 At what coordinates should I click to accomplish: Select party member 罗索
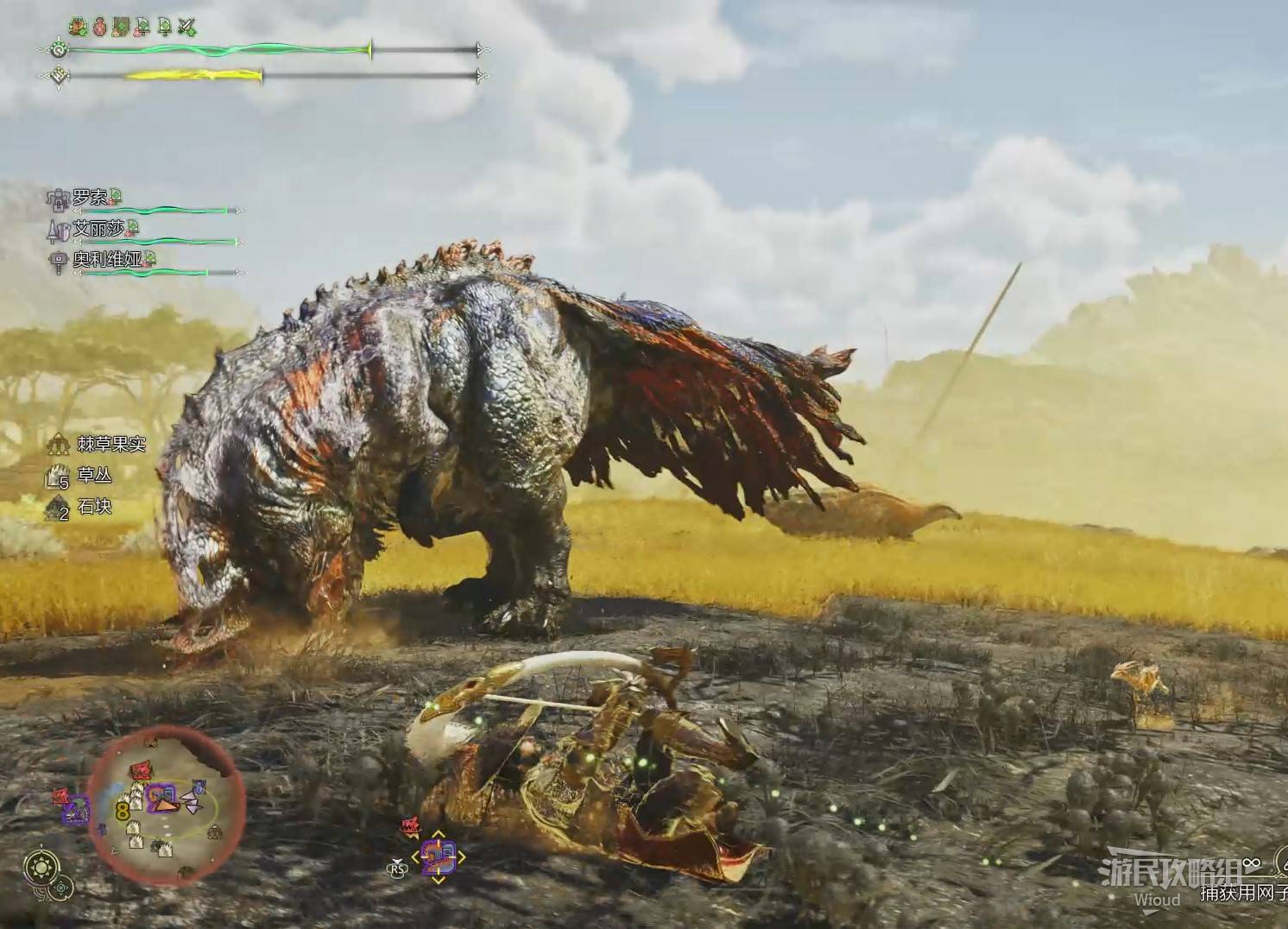(x=90, y=199)
